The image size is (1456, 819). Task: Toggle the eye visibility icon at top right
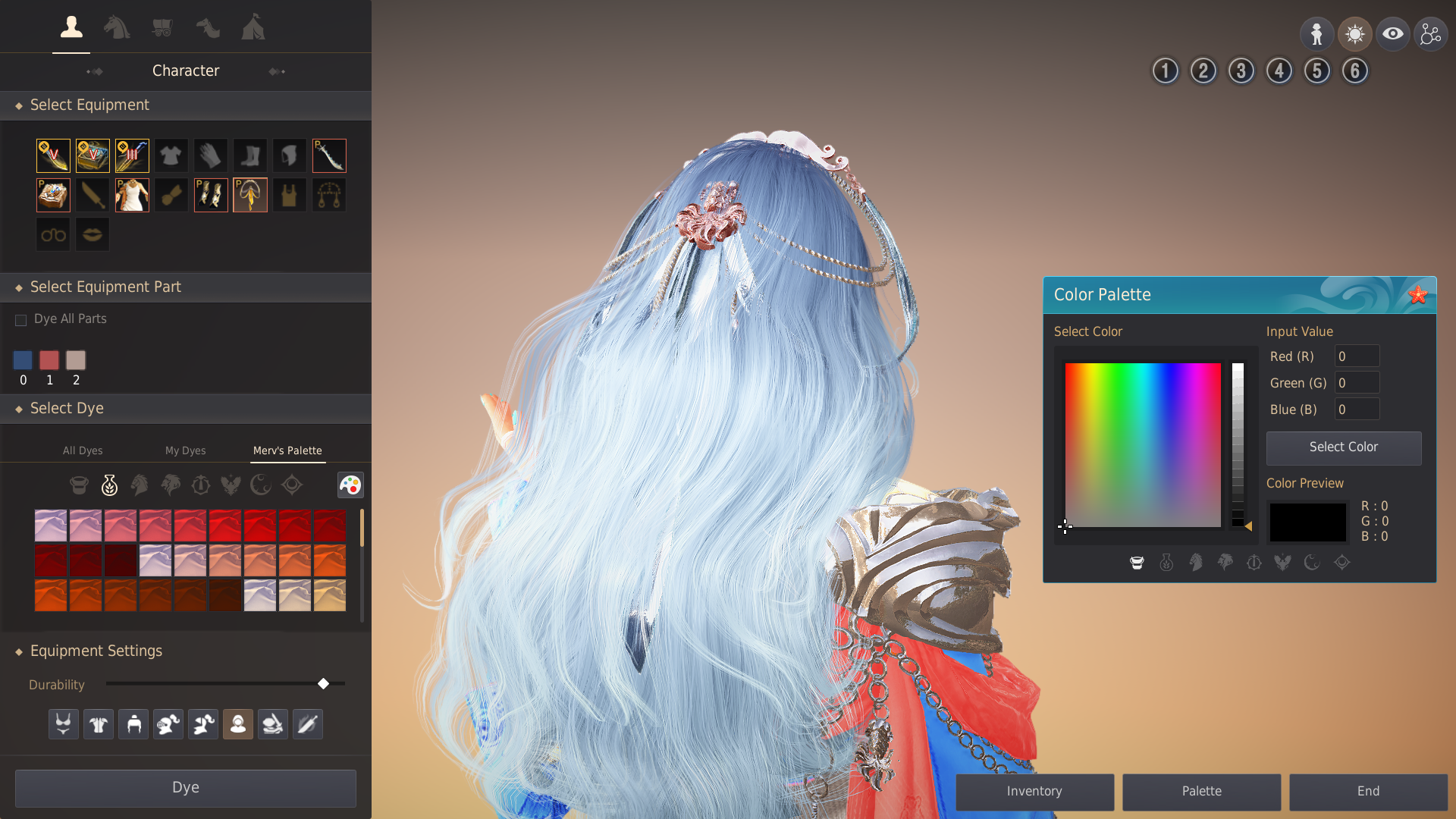click(1393, 33)
